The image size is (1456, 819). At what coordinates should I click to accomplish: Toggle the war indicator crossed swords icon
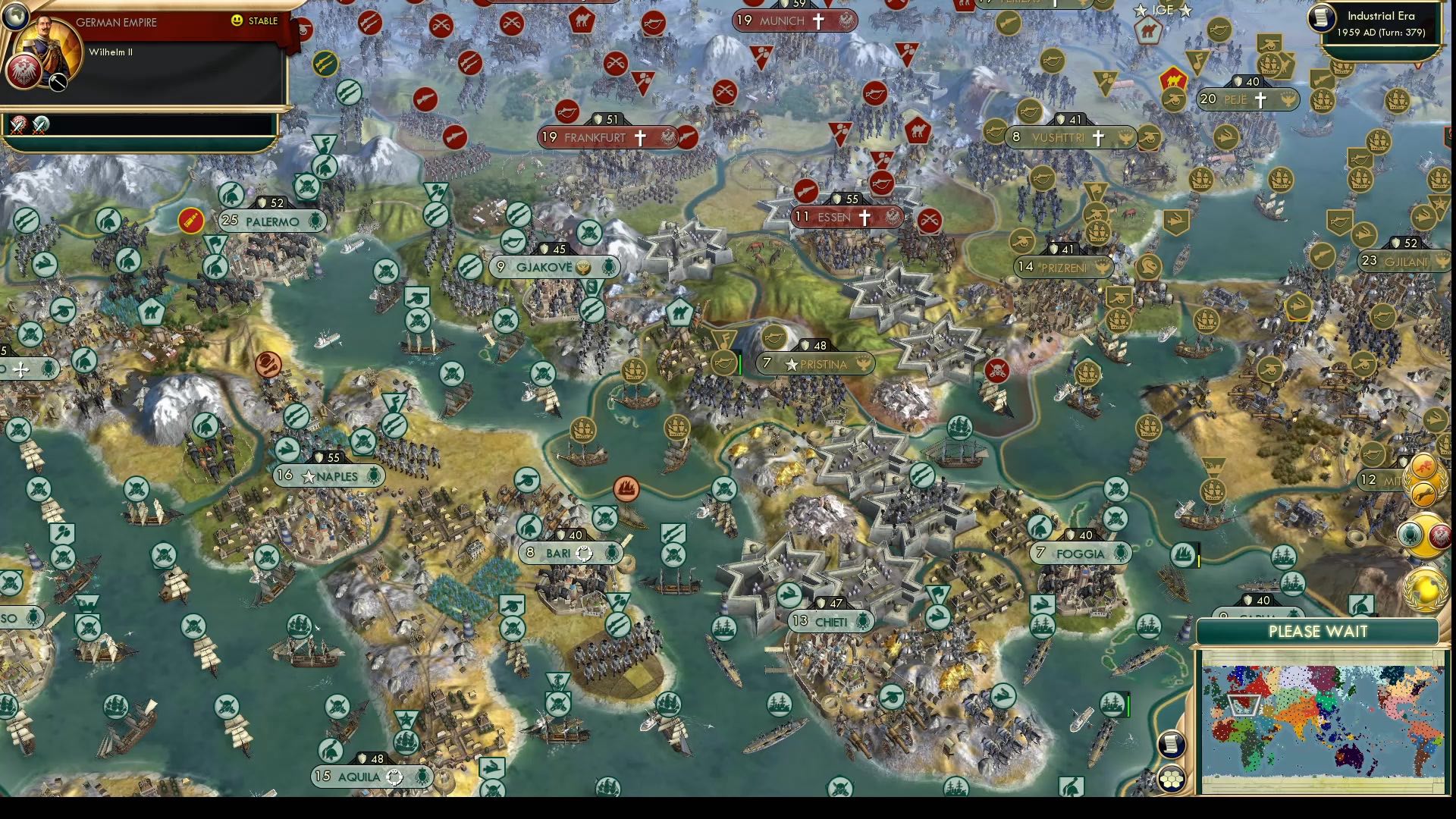tap(17, 126)
